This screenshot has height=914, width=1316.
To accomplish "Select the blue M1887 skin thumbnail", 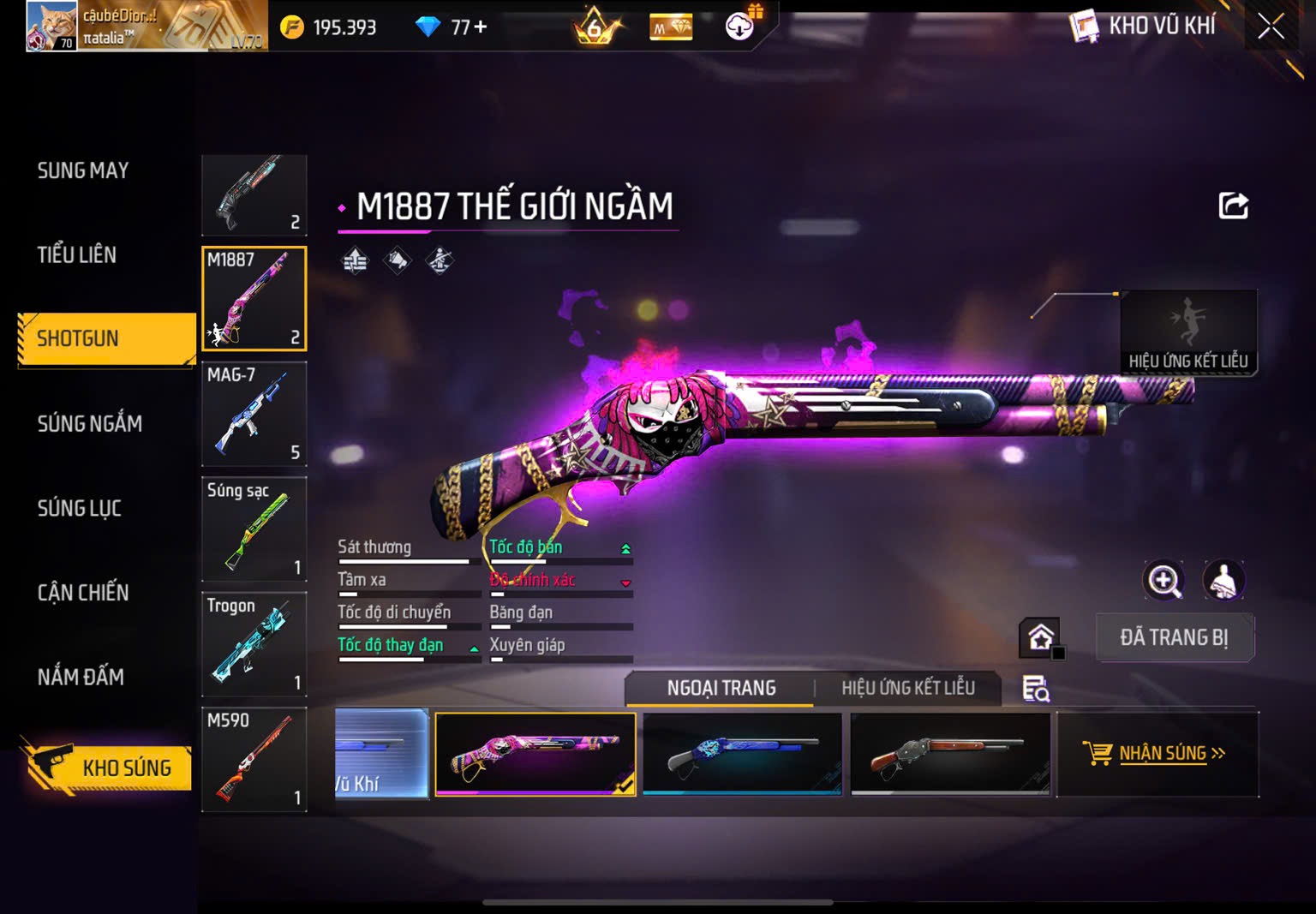I will pyautogui.click(x=742, y=754).
